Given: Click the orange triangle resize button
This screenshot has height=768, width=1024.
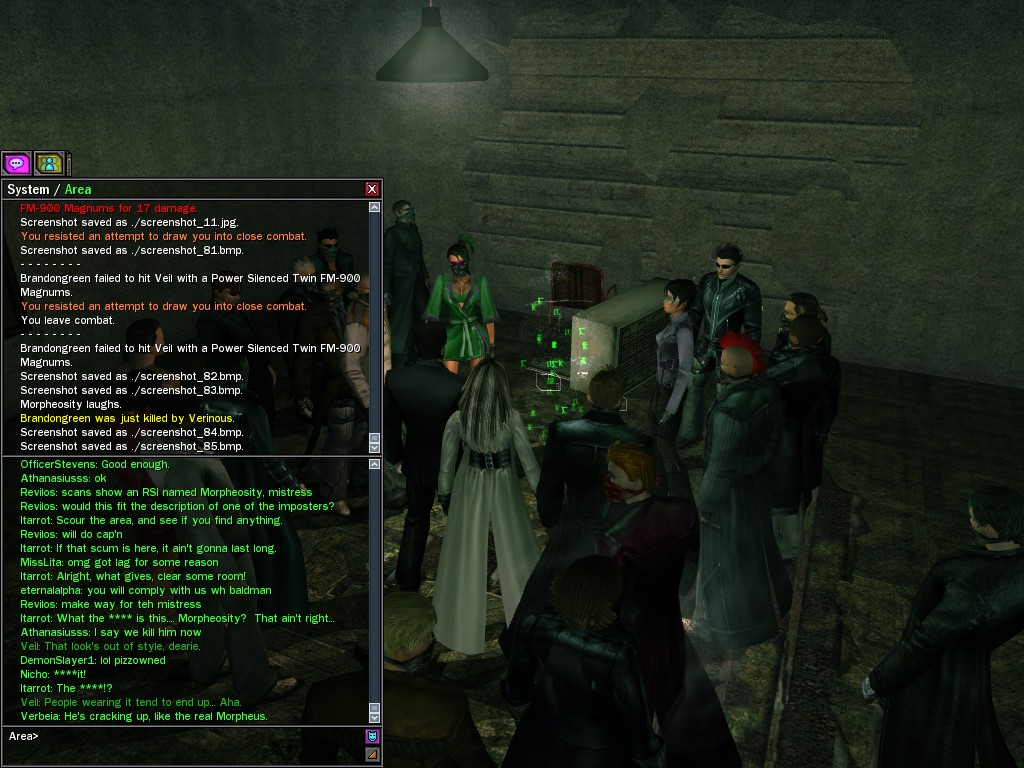Looking at the screenshot, I should pyautogui.click(x=372, y=754).
